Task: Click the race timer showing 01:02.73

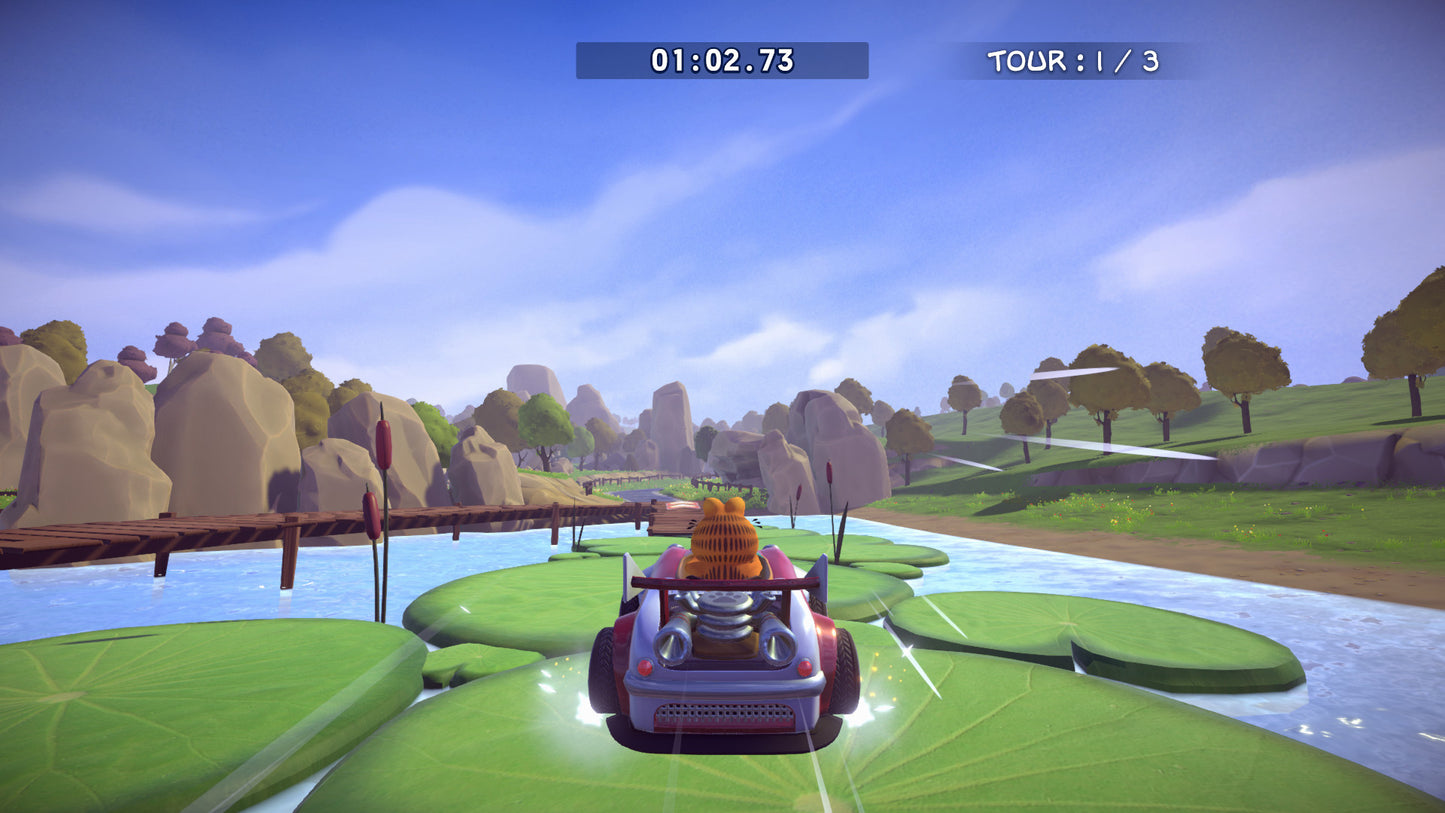Action: click(x=722, y=61)
